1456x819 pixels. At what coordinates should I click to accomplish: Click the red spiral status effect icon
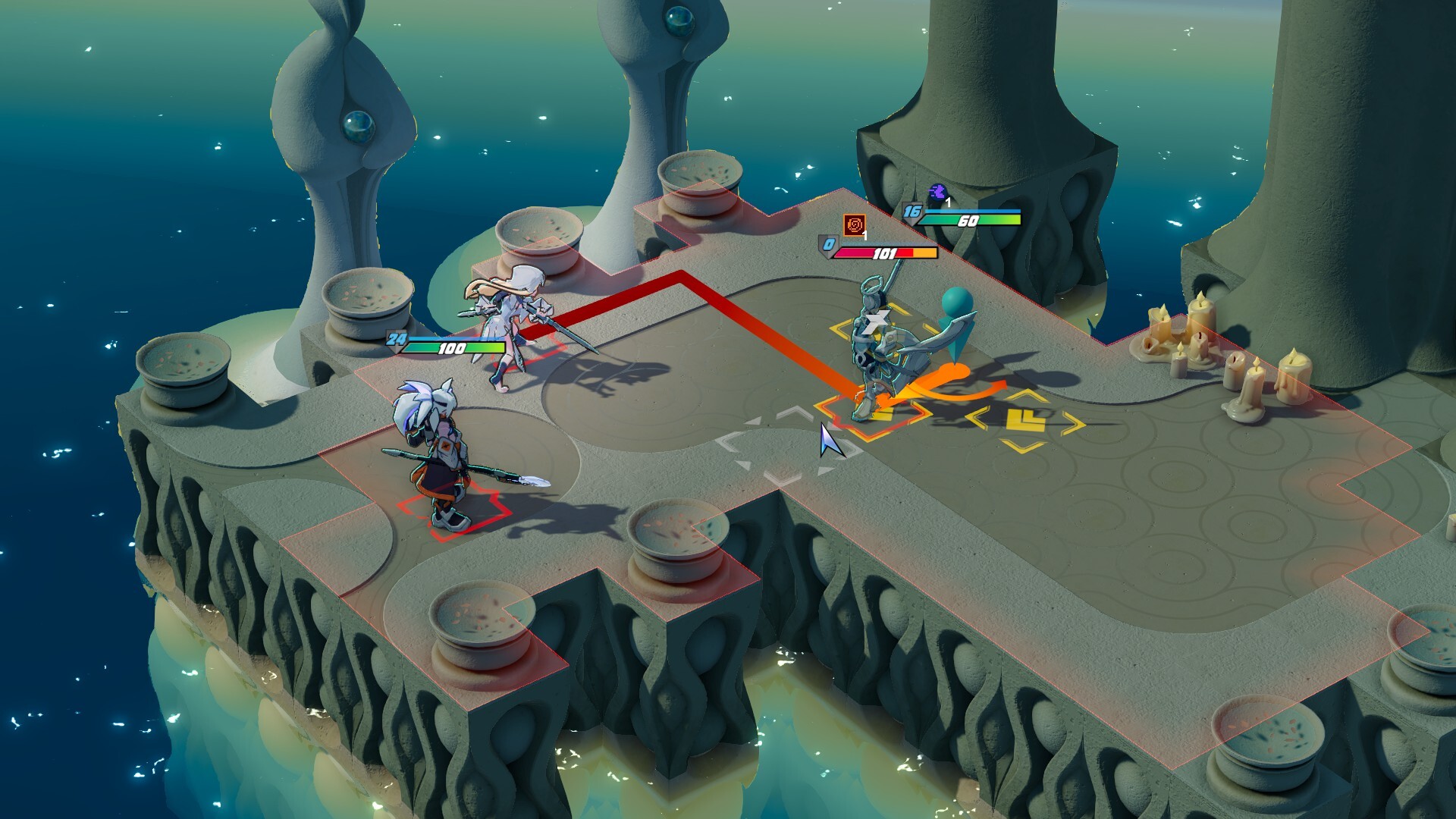[x=855, y=225]
